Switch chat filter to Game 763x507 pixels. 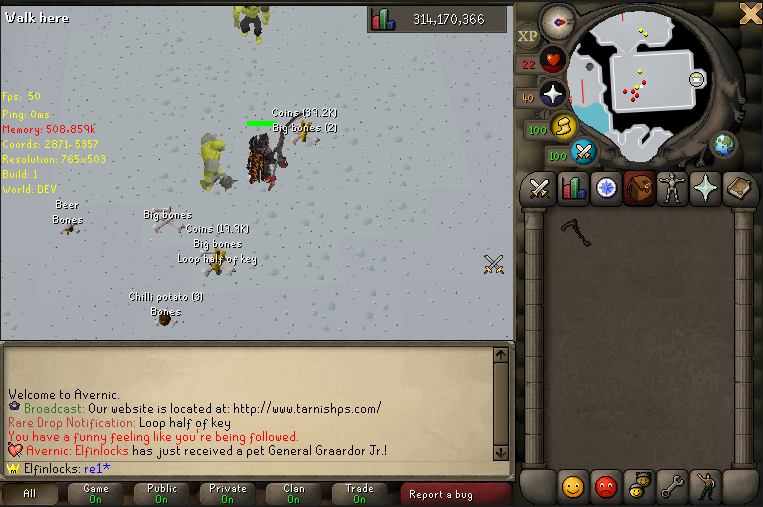pyautogui.click(x=96, y=494)
